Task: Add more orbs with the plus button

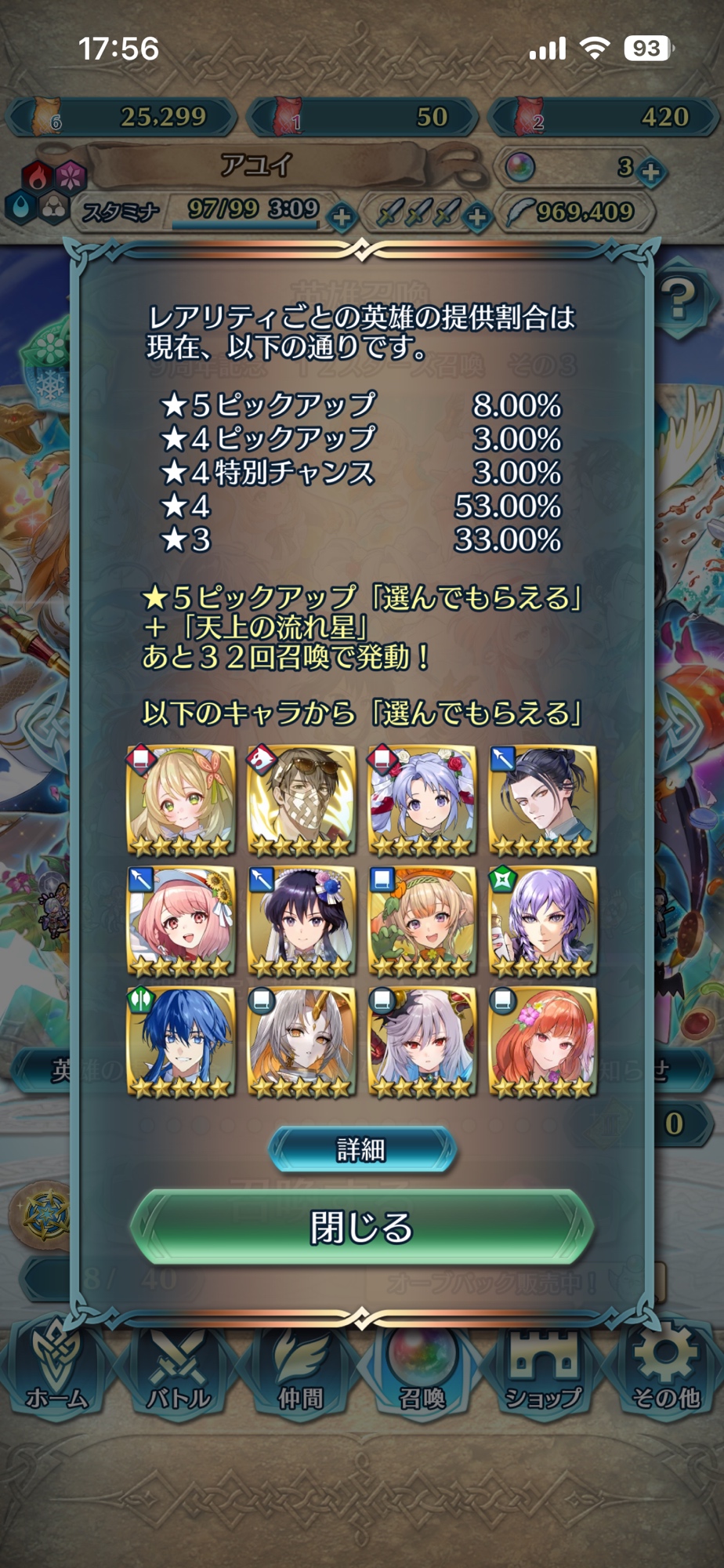Action: 651,170
